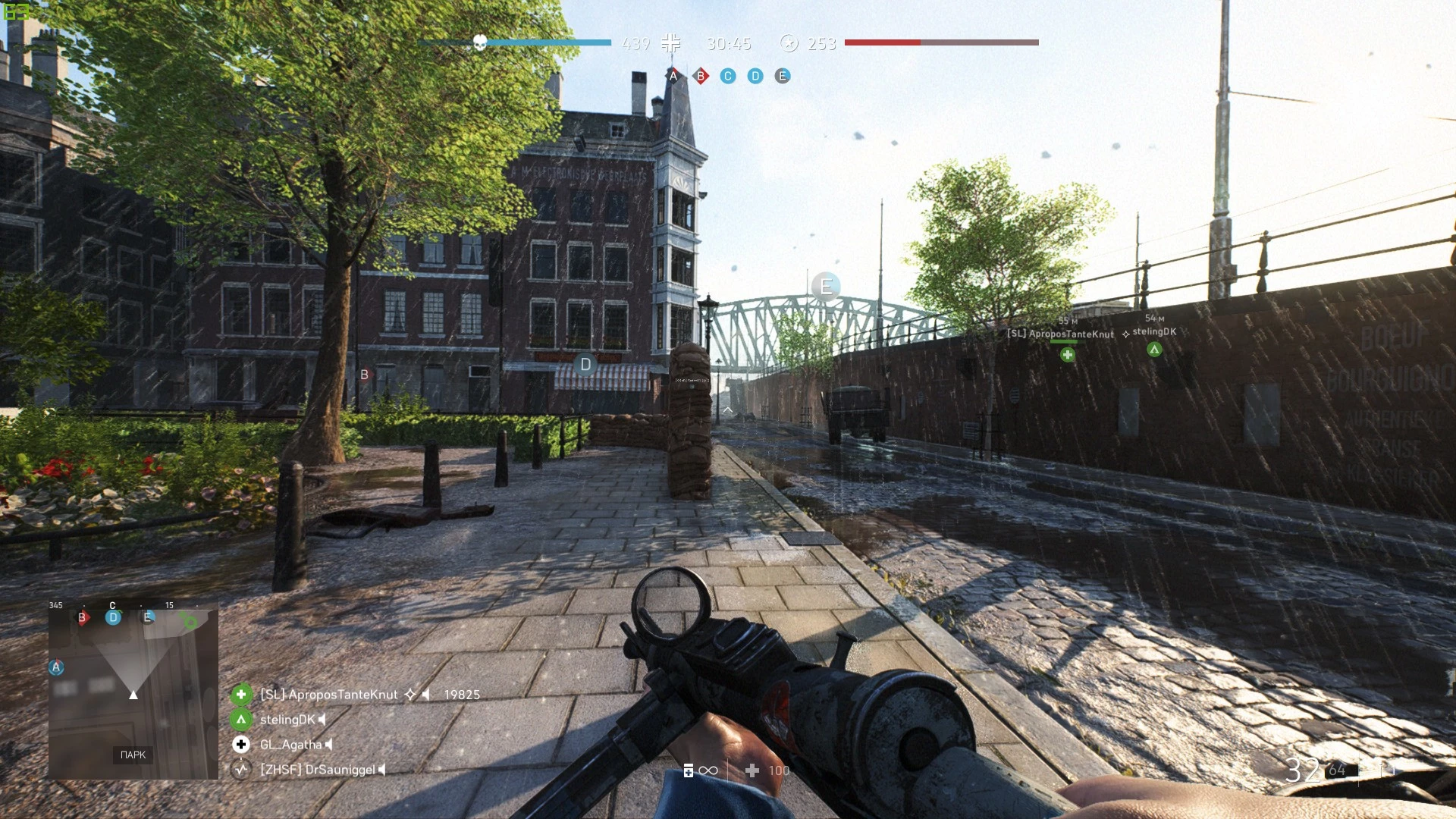Click the floating D objective marker near the awning
The image size is (1456, 819).
click(x=585, y=365)
